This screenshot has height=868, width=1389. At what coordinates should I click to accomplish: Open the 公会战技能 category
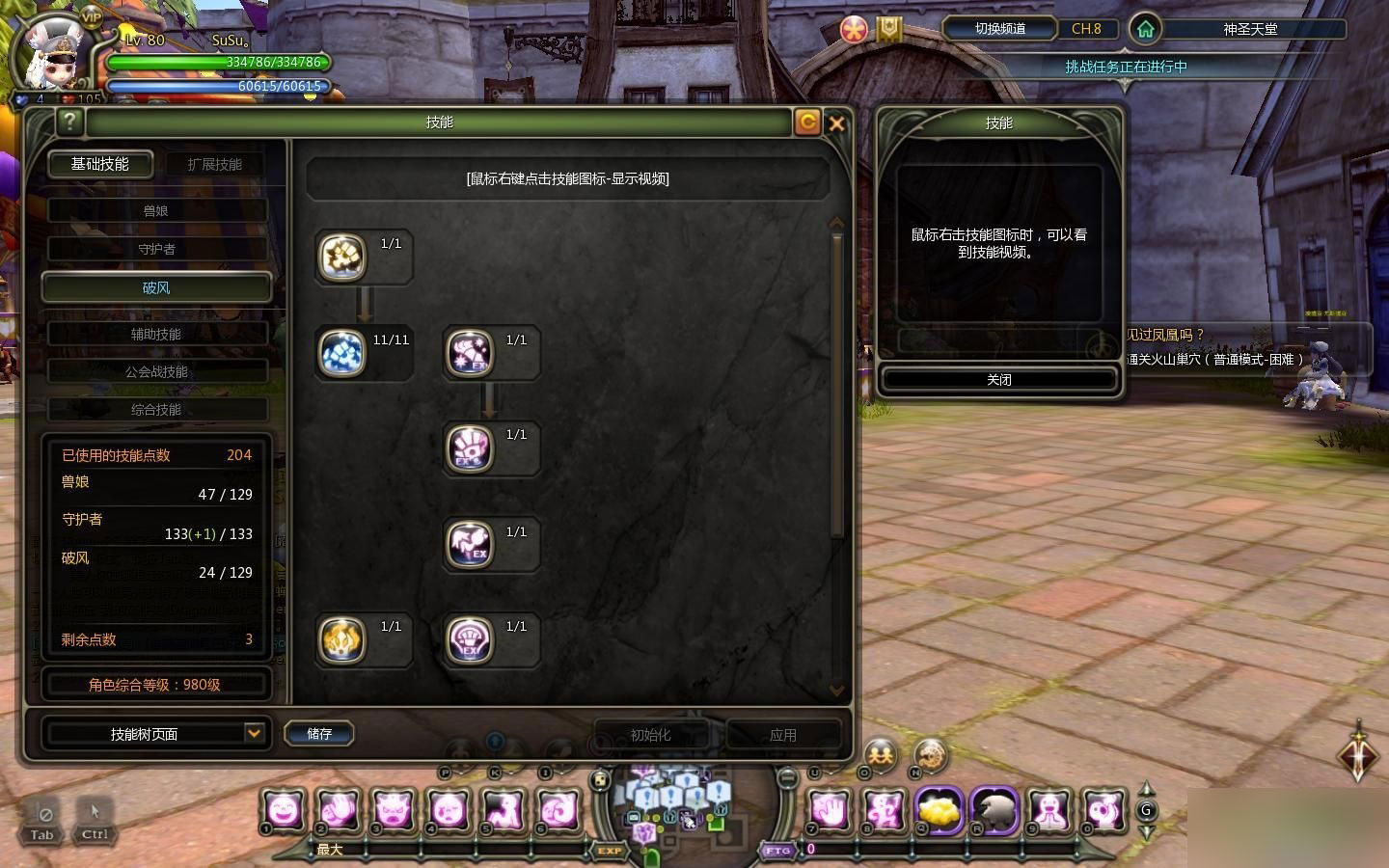156,371
